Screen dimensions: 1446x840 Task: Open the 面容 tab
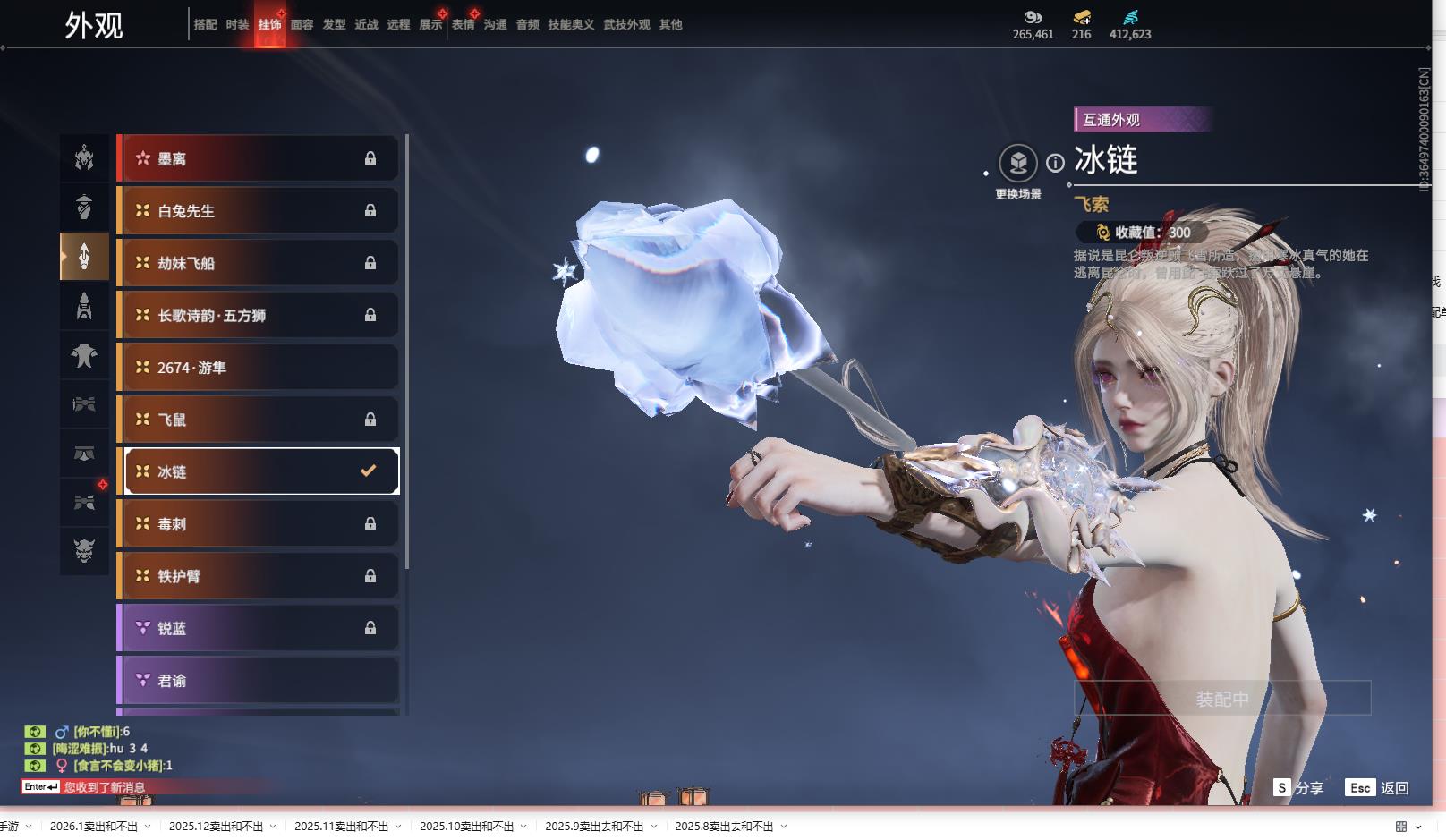pyautogui.click(x=302, y=25)
